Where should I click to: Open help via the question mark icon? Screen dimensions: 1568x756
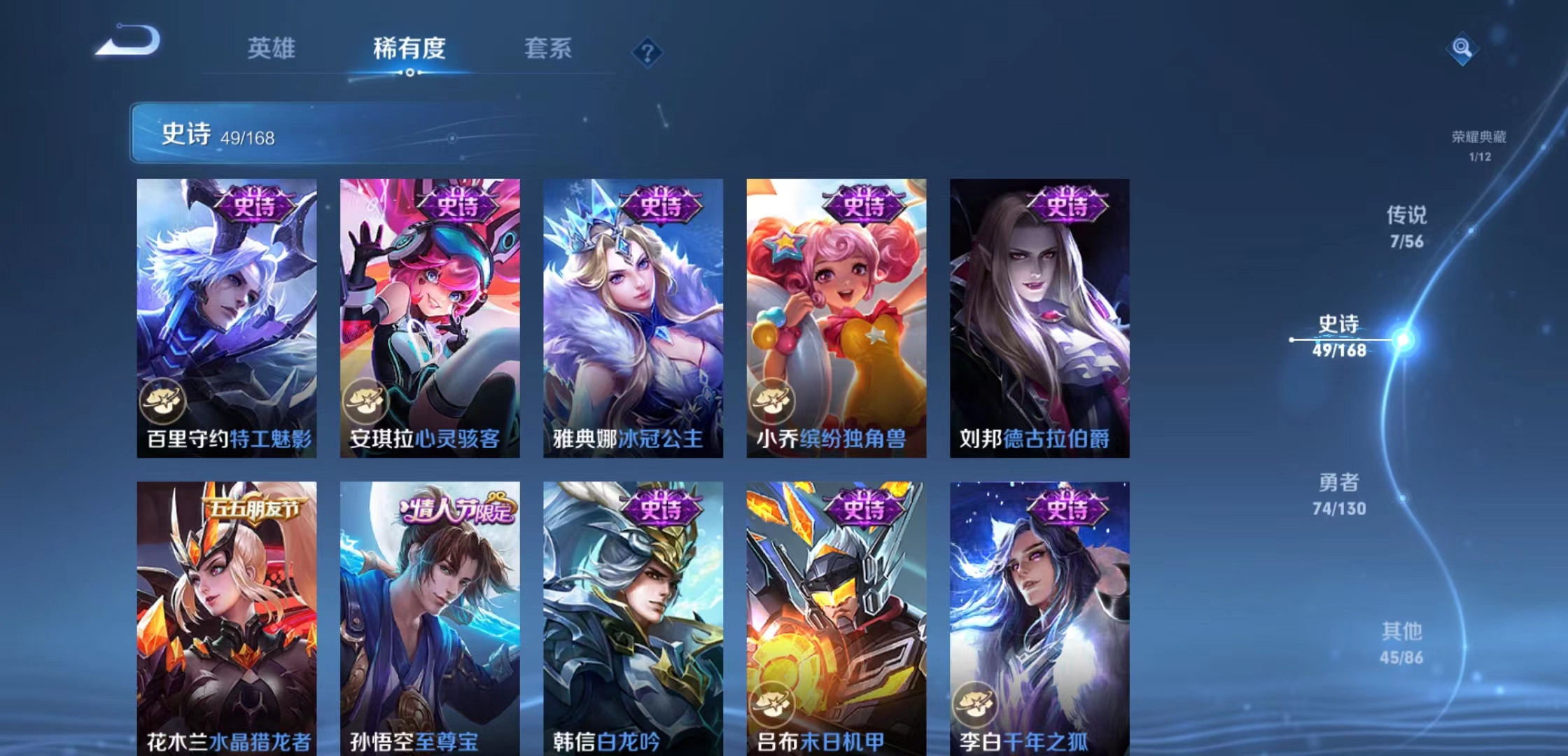[x=647, y=53]
